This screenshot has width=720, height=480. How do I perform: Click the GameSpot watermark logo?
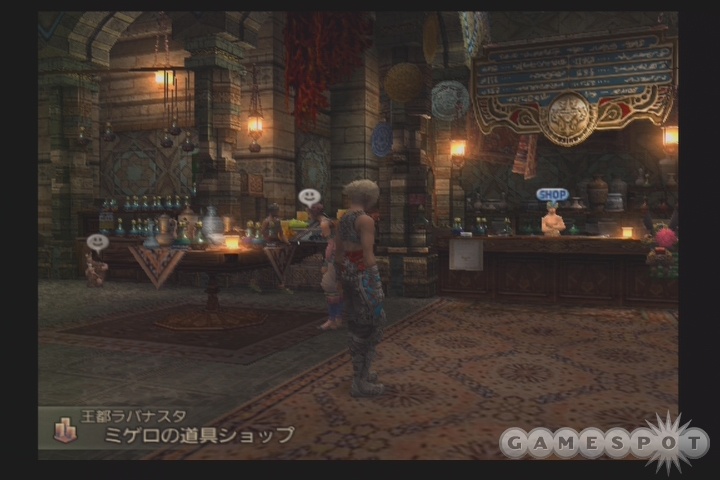pos(604,441)
